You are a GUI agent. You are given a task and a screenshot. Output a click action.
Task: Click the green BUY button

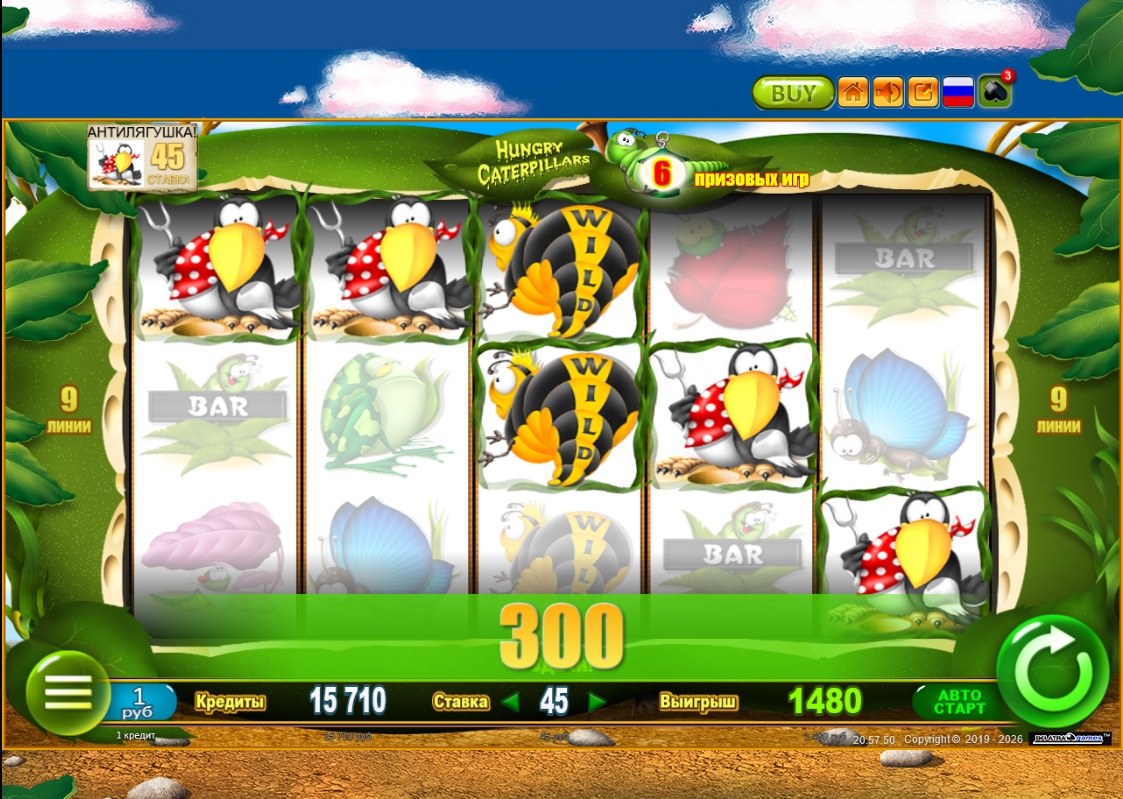793,93
